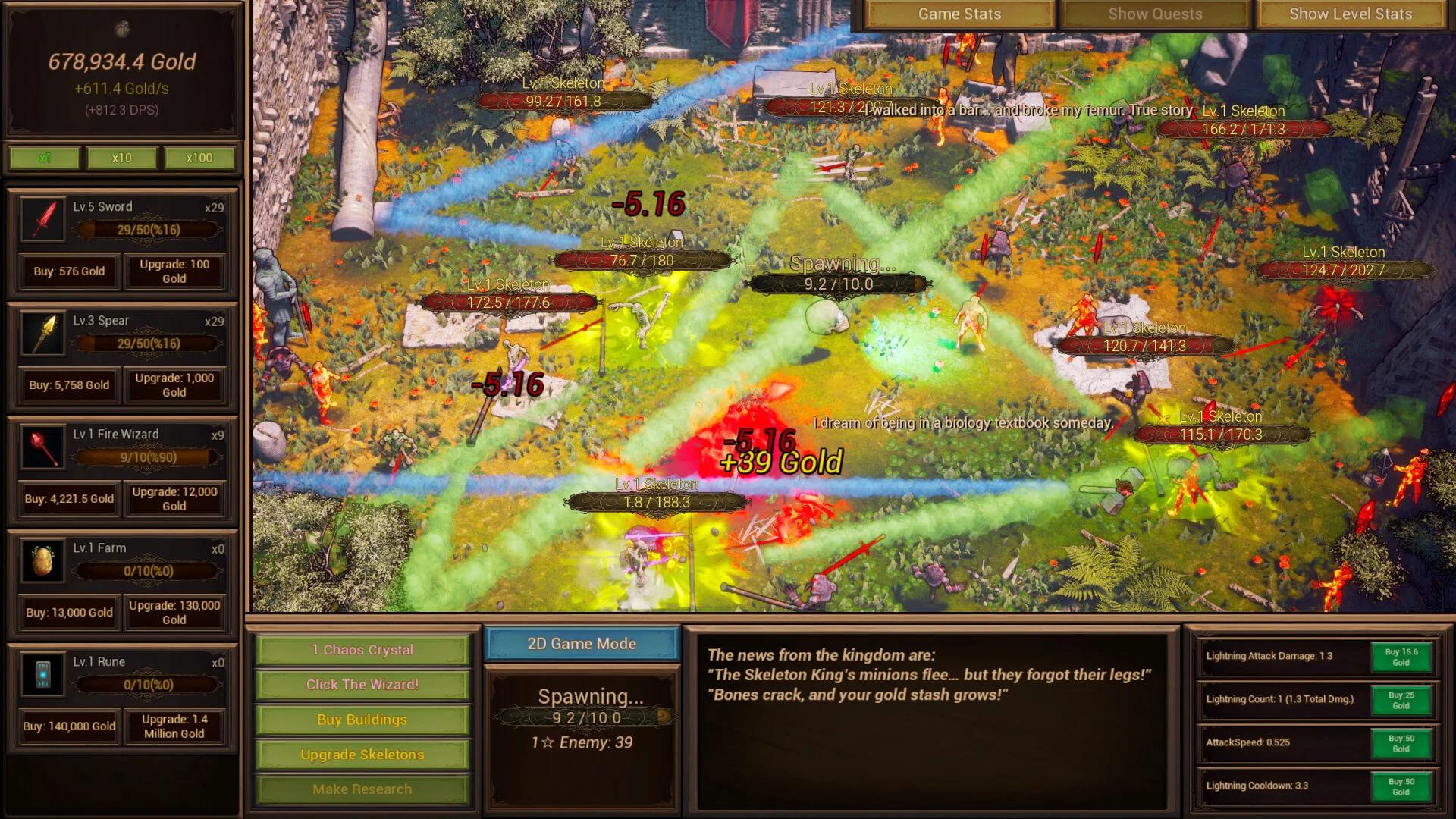
Task: Buy a Sword for 576 Gold
Action: [x=69, y=271]
